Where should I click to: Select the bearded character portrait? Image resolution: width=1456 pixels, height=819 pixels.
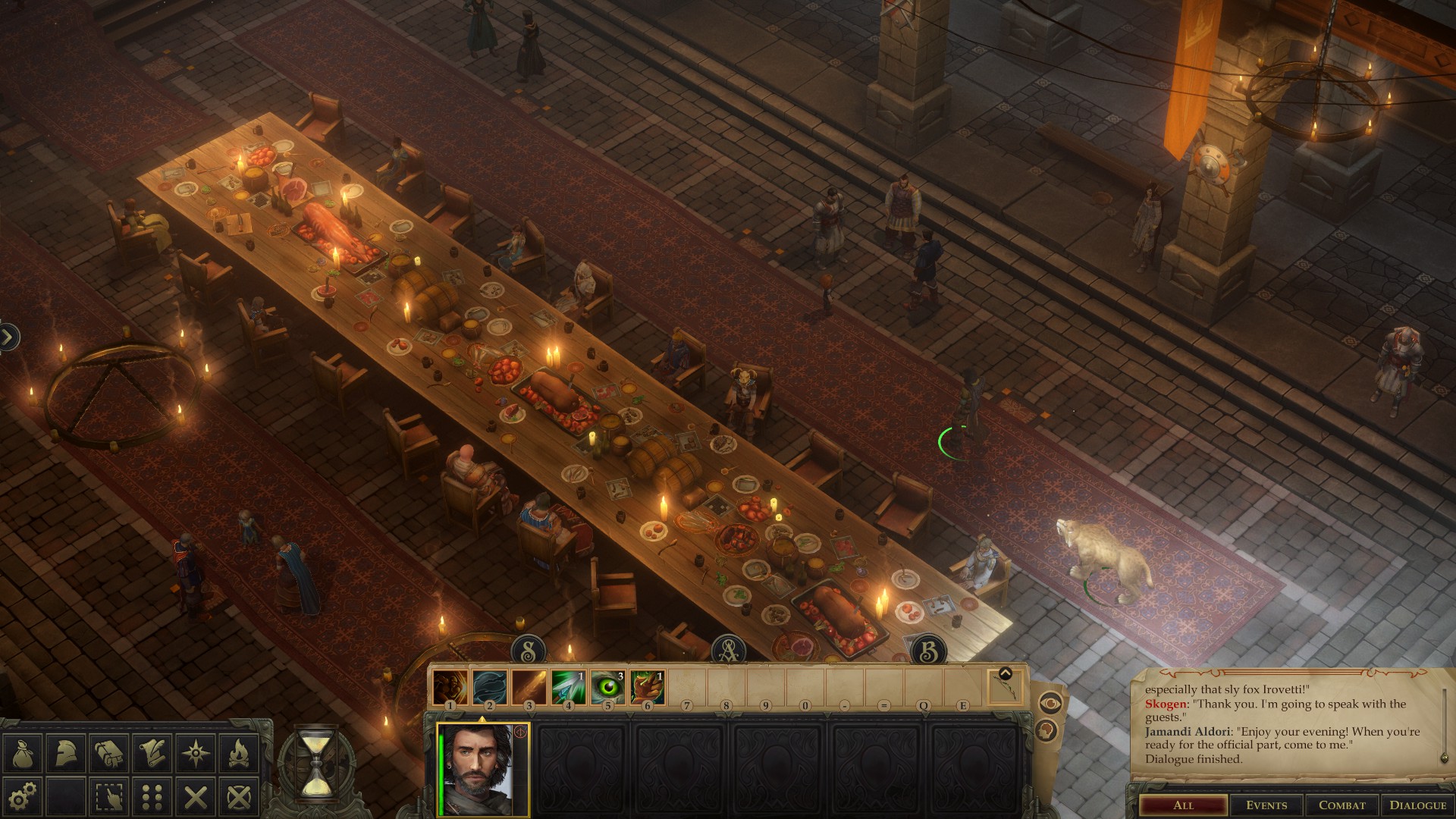click(483, 769)
